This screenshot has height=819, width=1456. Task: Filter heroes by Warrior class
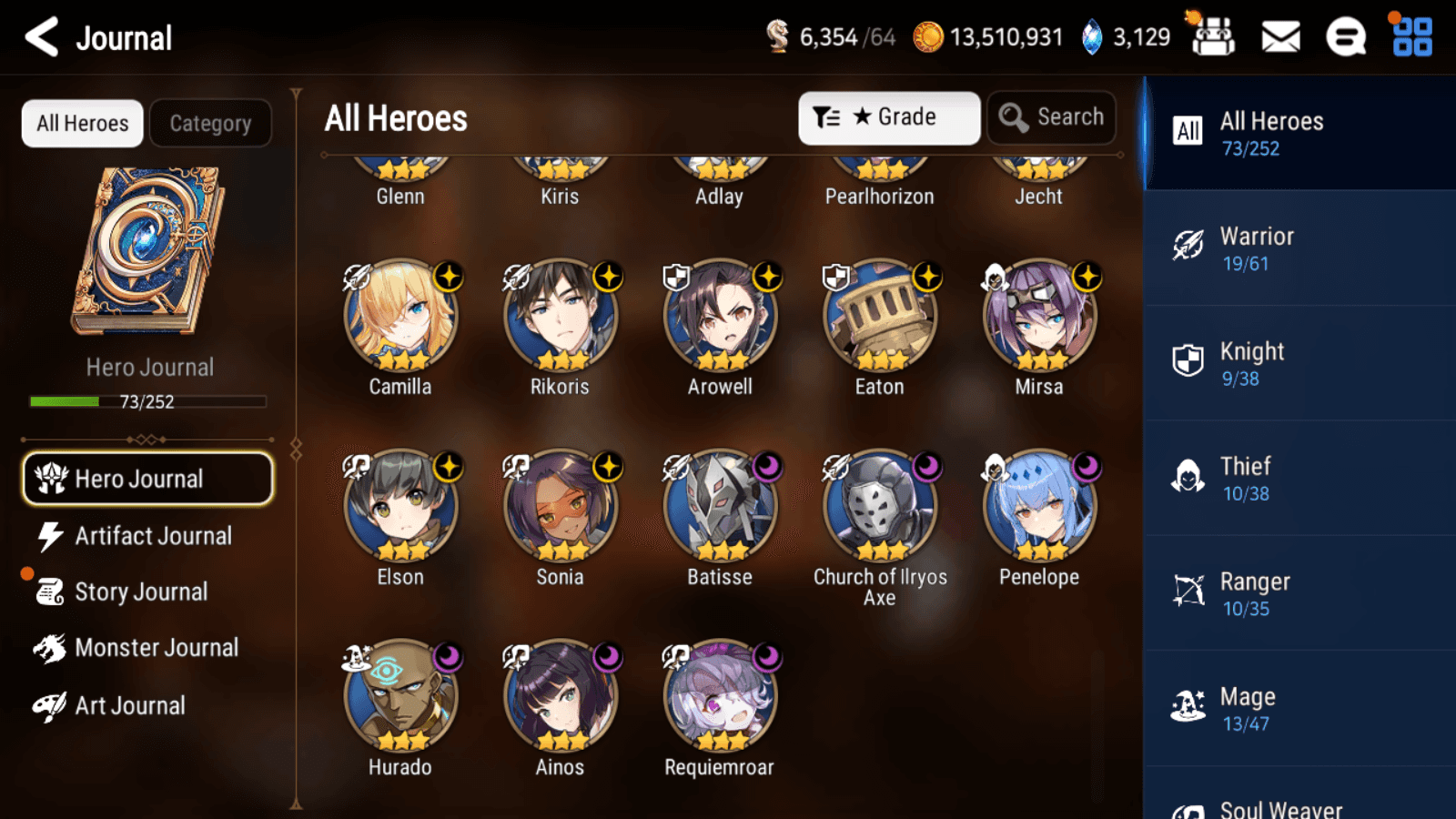(1299, 248)
